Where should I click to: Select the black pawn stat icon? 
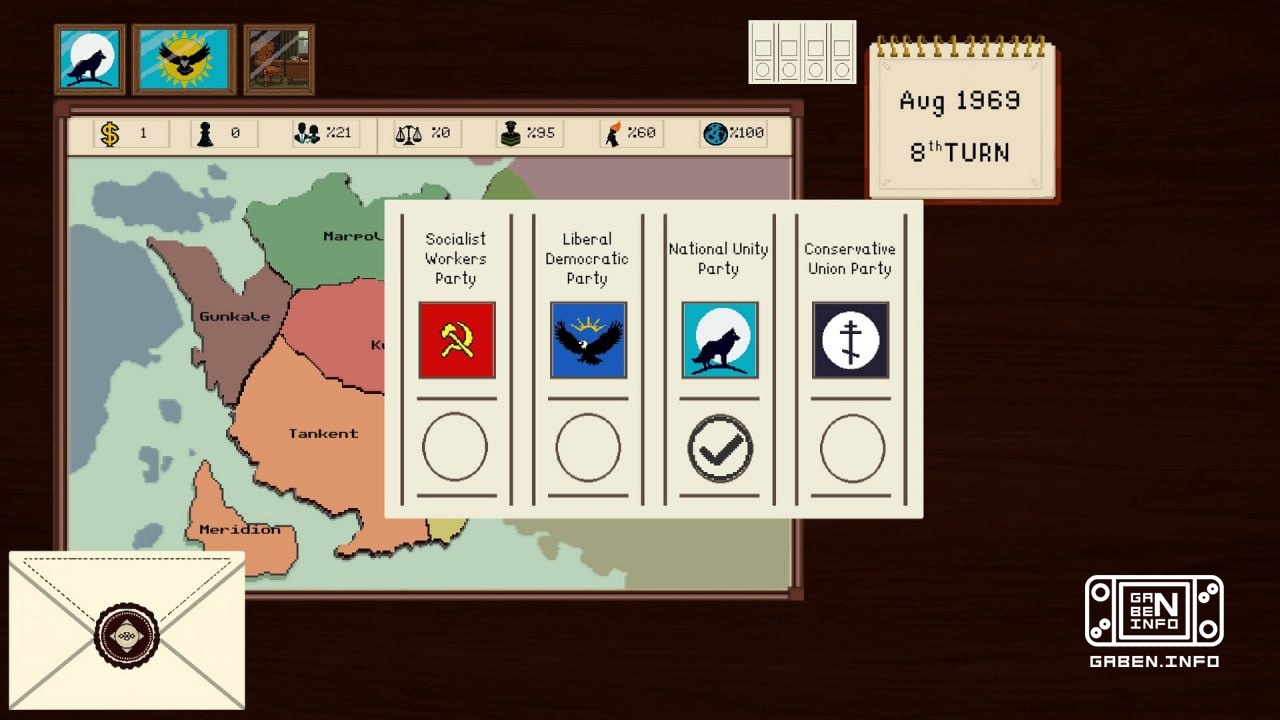(x=206, y=132)
